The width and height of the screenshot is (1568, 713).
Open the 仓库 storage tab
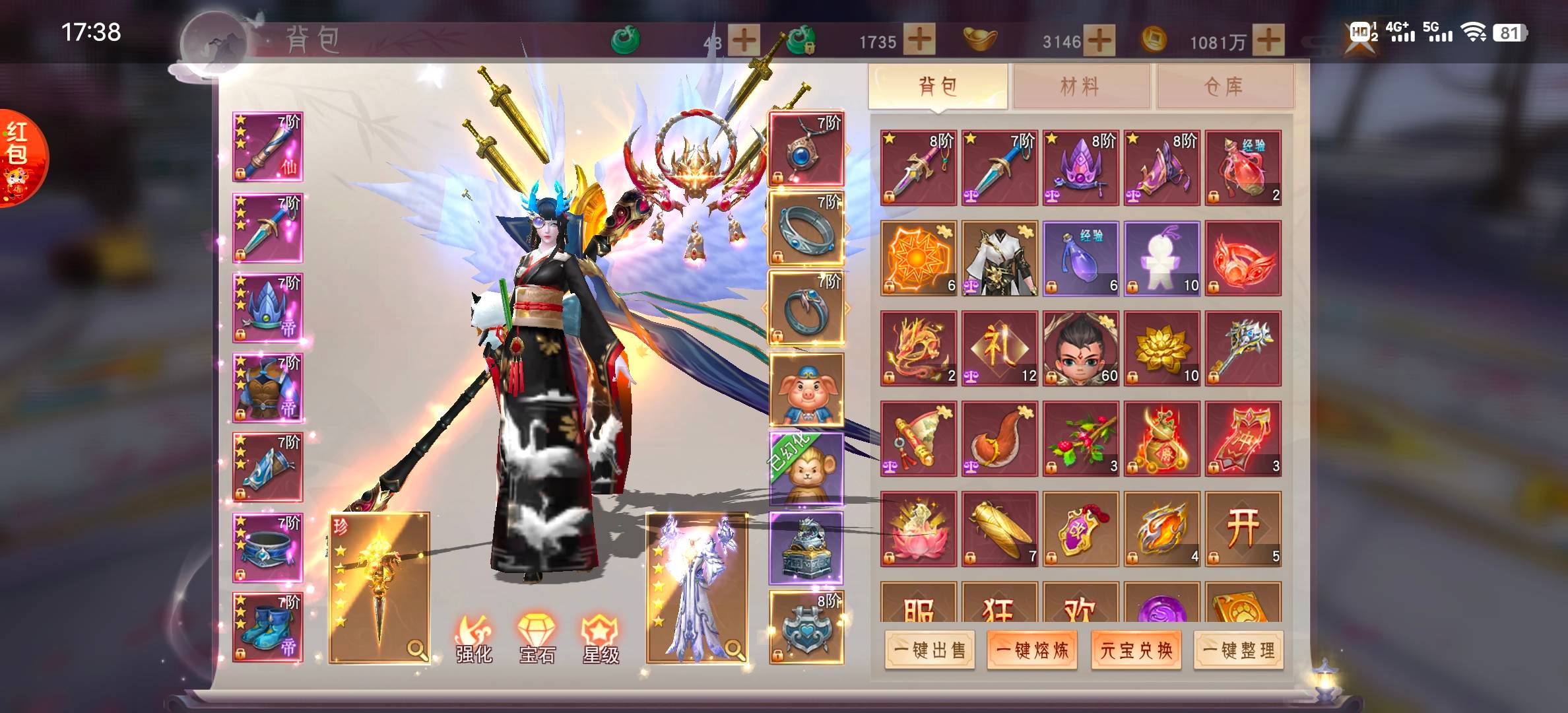pyautogui.click(x=1224, y=86)
